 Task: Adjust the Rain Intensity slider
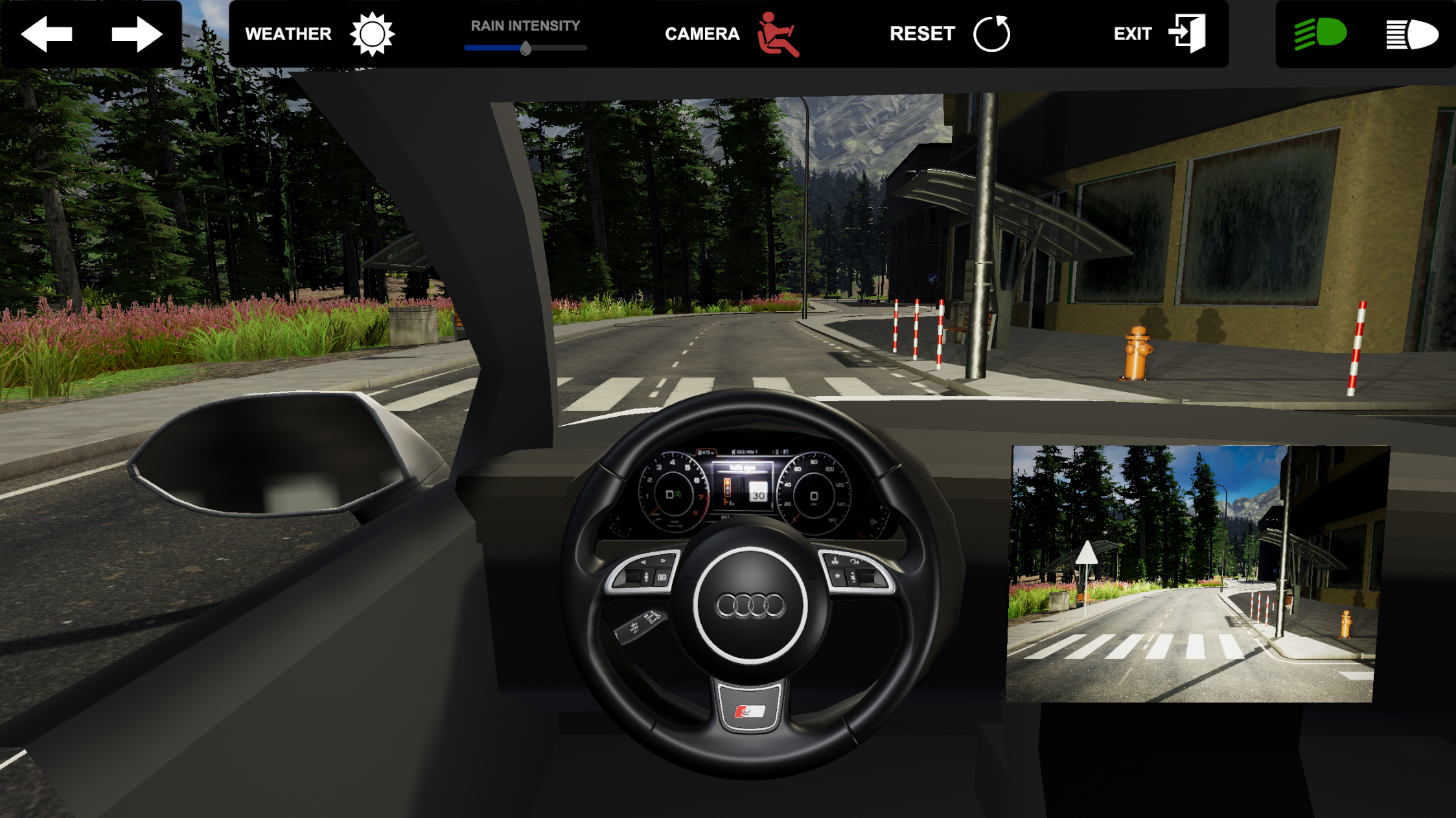pyautogui.click(x=526, y=48)
